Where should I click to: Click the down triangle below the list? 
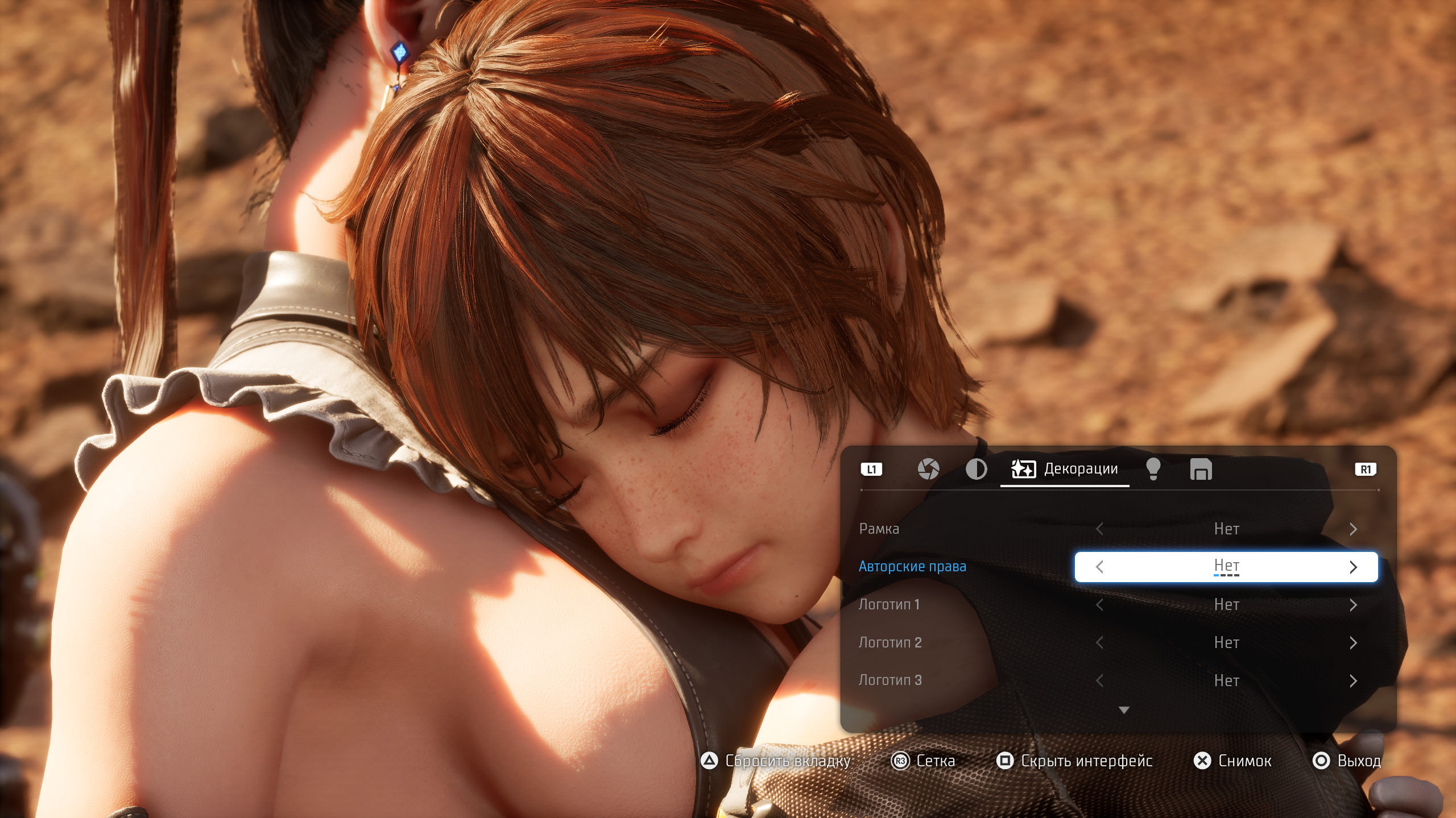(1124, 710)
